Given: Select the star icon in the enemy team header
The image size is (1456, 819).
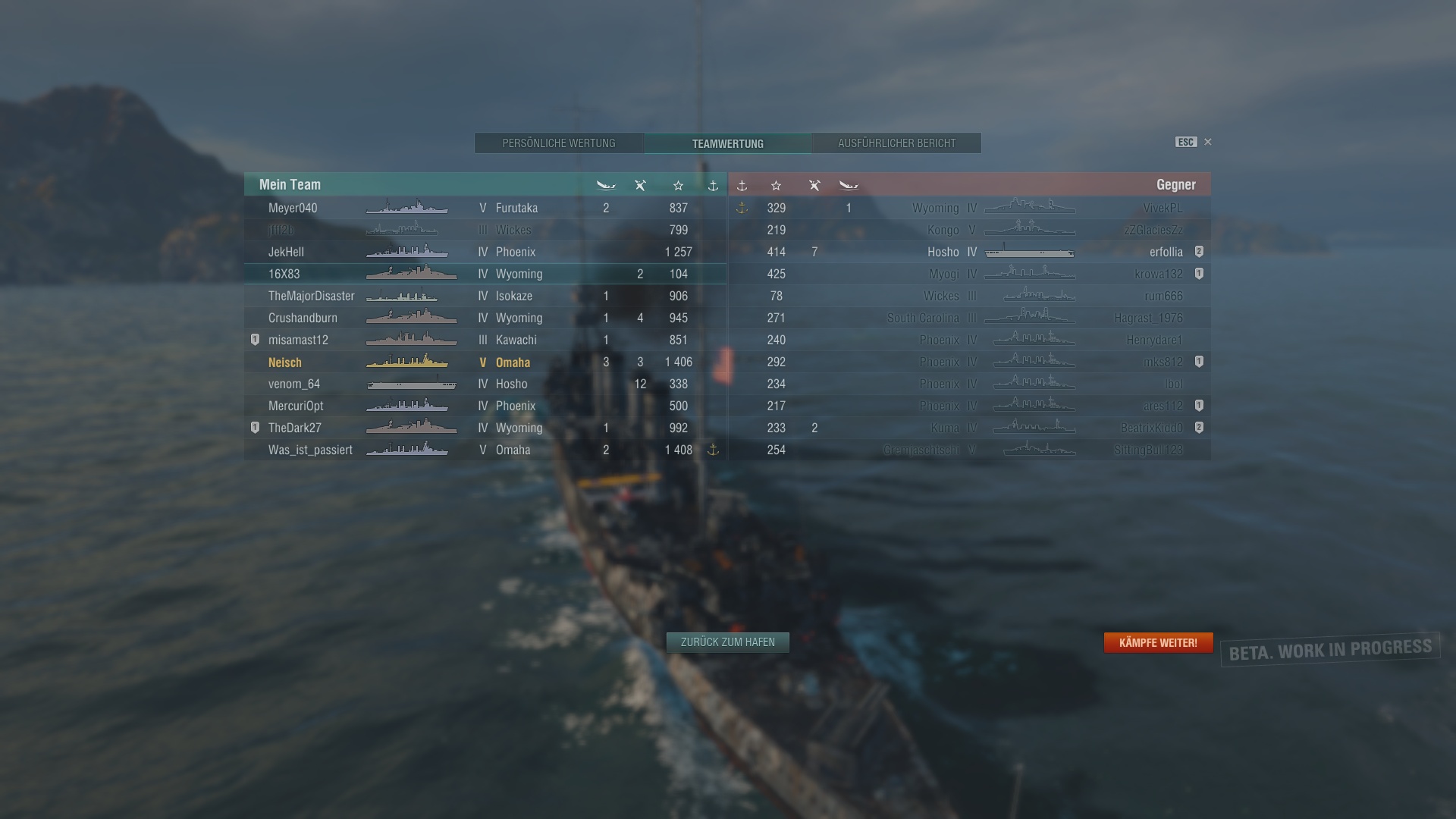Looking at the screenshot, I should pyautogui.click(x=777, y=185).
